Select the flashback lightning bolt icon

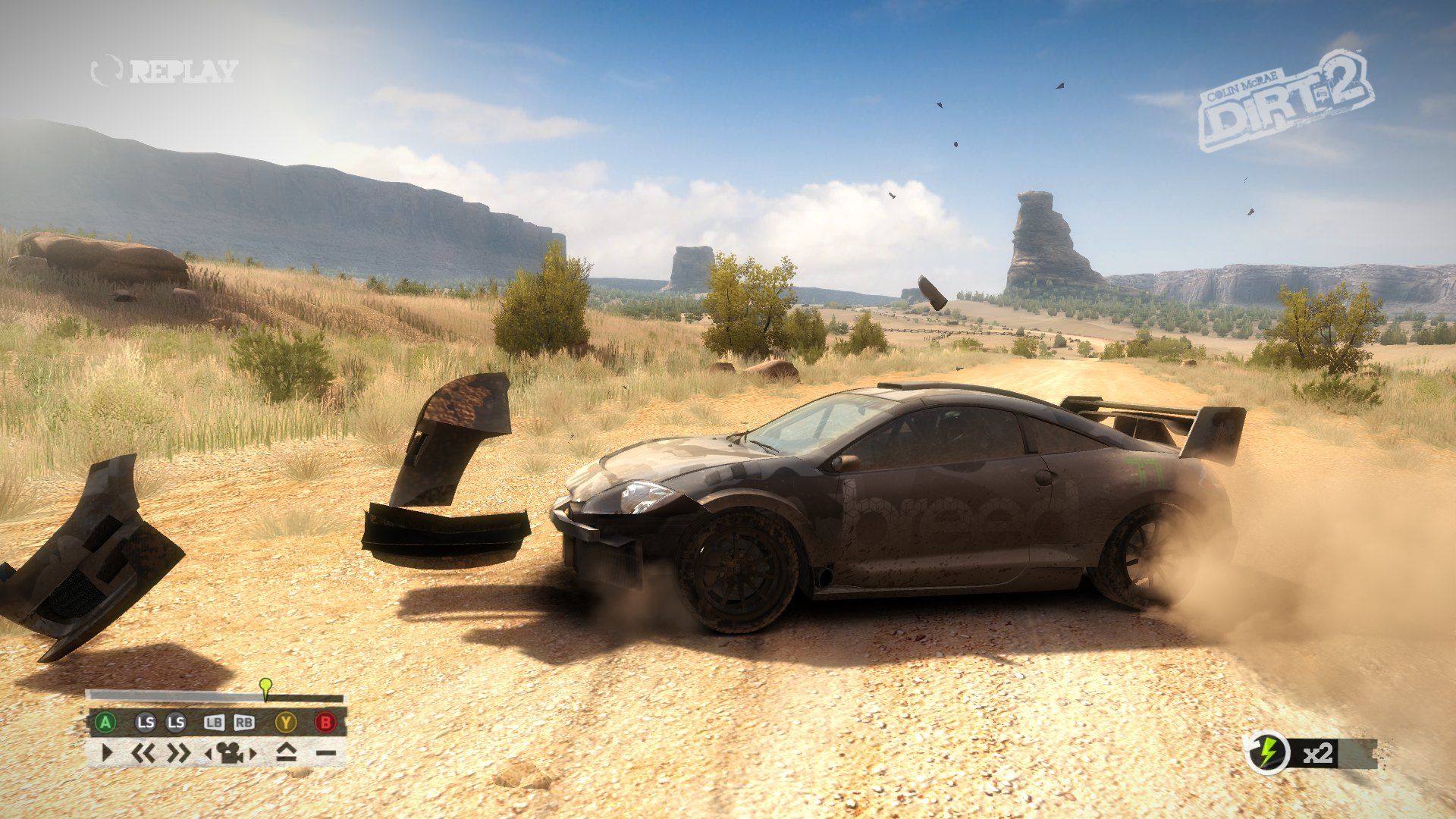tap(1267, 753)
